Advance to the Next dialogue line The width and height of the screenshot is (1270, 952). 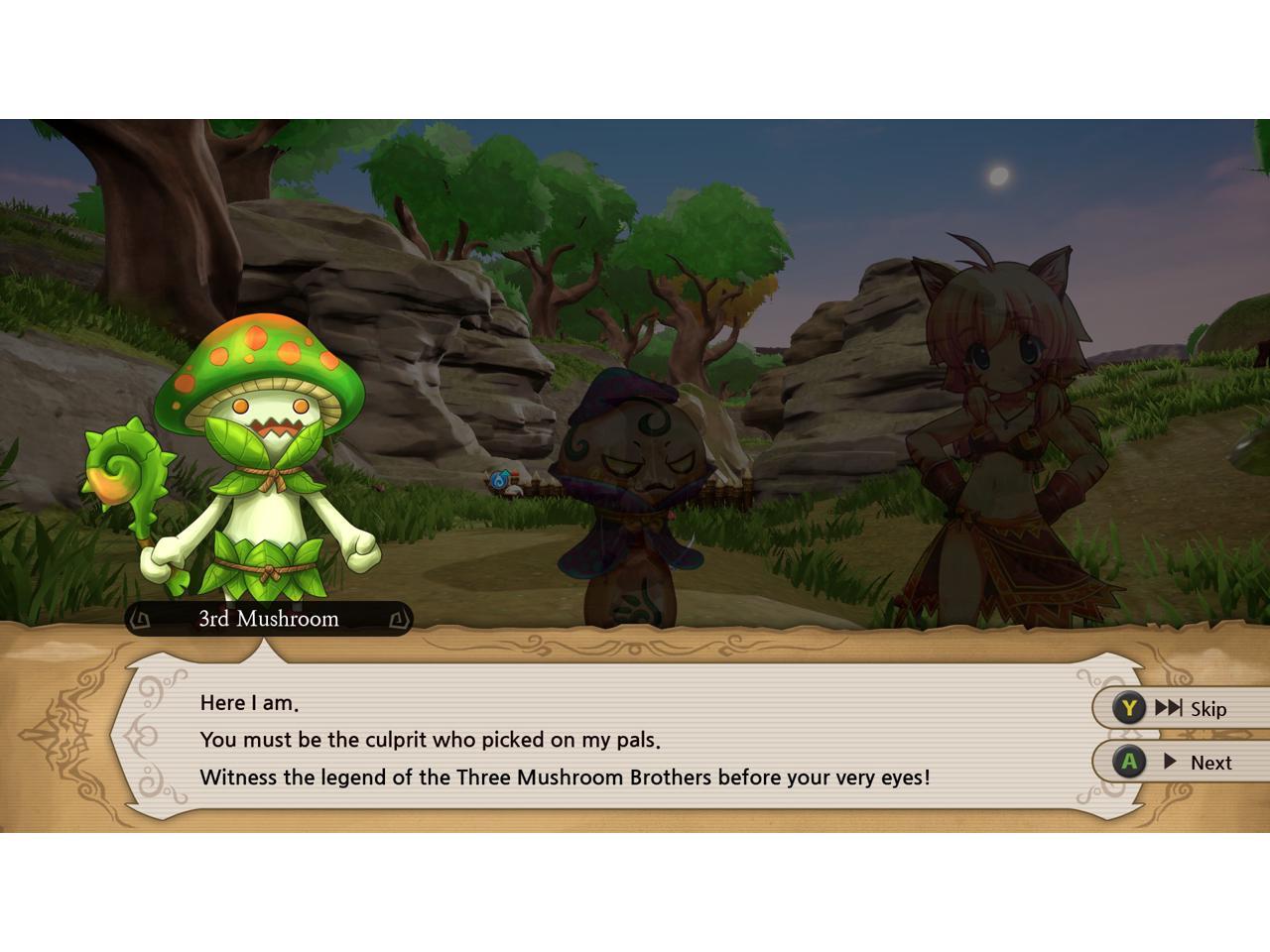coord(1181,762)
